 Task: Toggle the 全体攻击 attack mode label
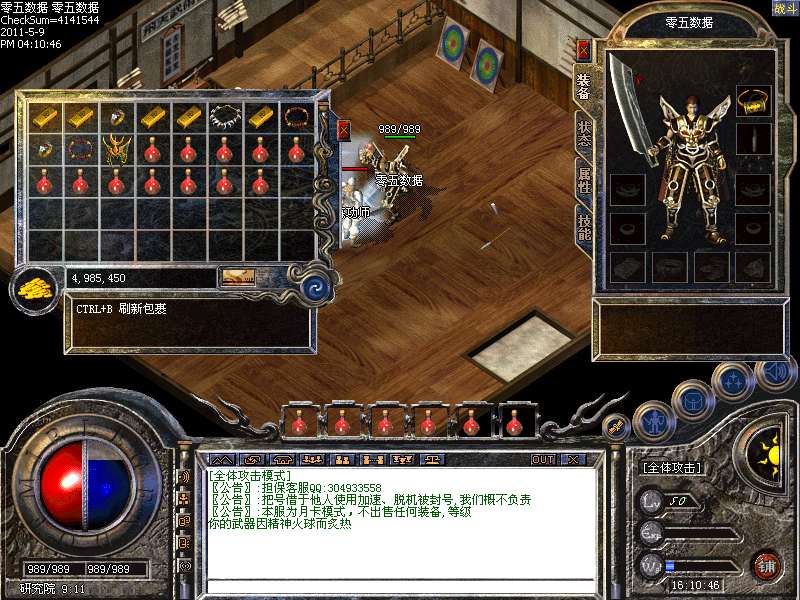pyautogui.click(x=670, y=467)
